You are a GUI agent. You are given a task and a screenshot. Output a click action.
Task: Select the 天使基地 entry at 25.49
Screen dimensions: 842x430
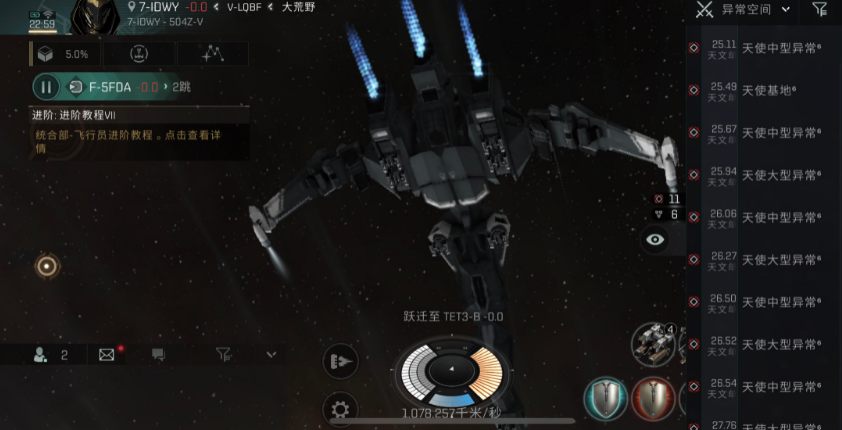767,90
